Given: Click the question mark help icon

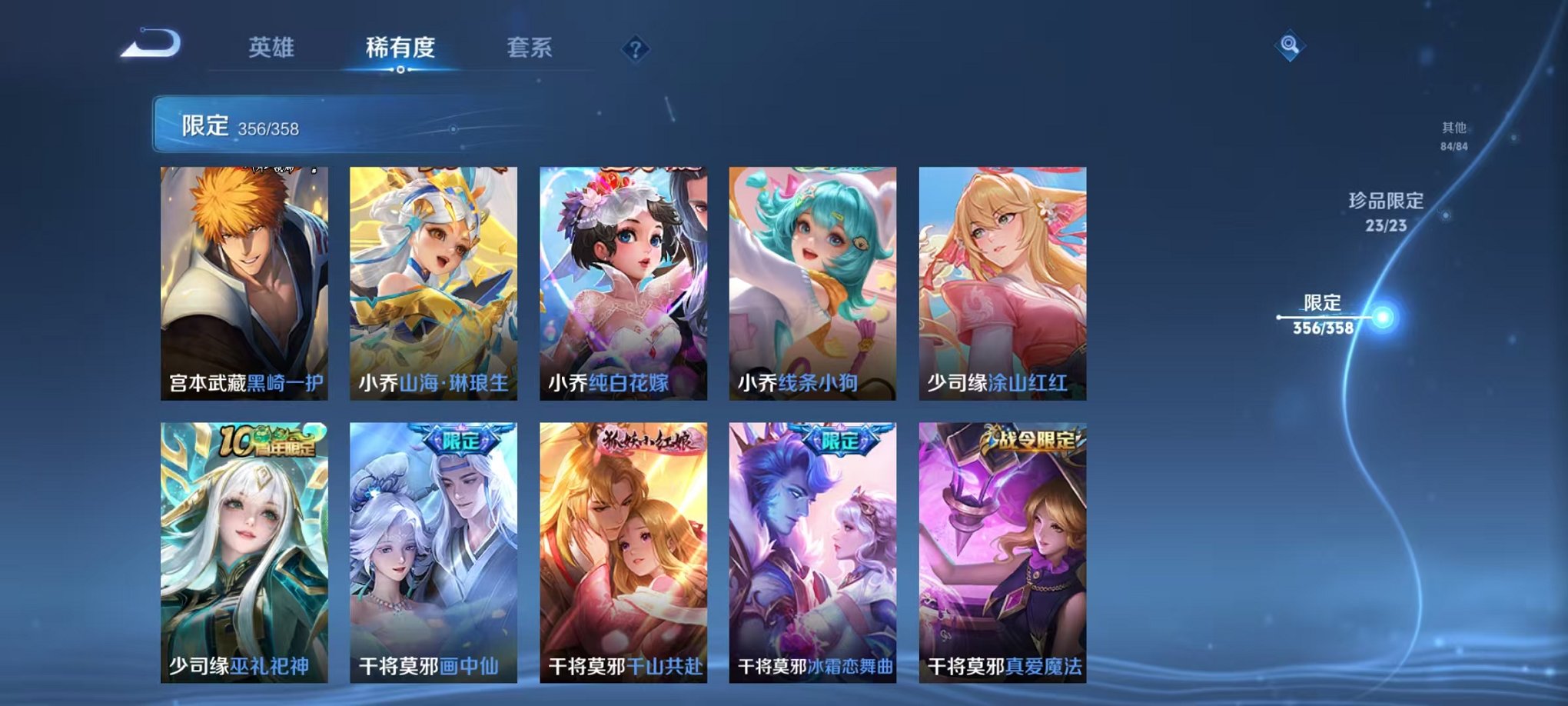Looking at the screenshot, I should coord(634,50).
